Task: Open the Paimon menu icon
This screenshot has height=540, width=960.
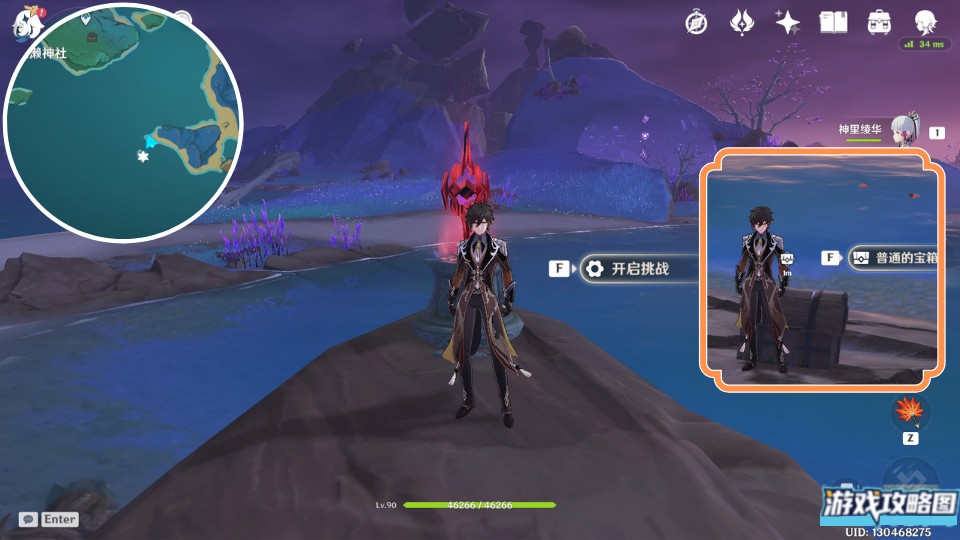Action: (x=24, y=22)
